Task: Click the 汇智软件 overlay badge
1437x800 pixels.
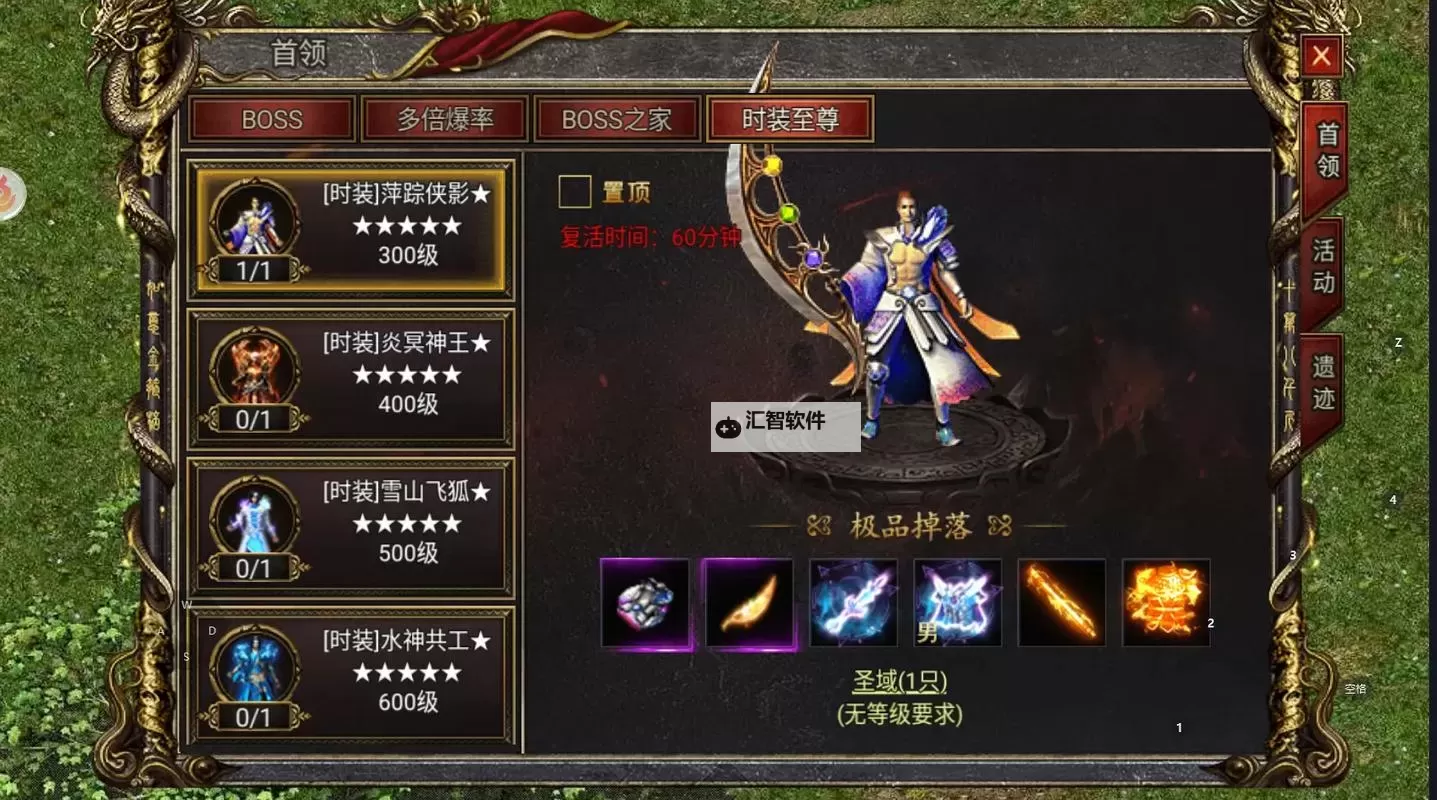Action: click(785, 427)
